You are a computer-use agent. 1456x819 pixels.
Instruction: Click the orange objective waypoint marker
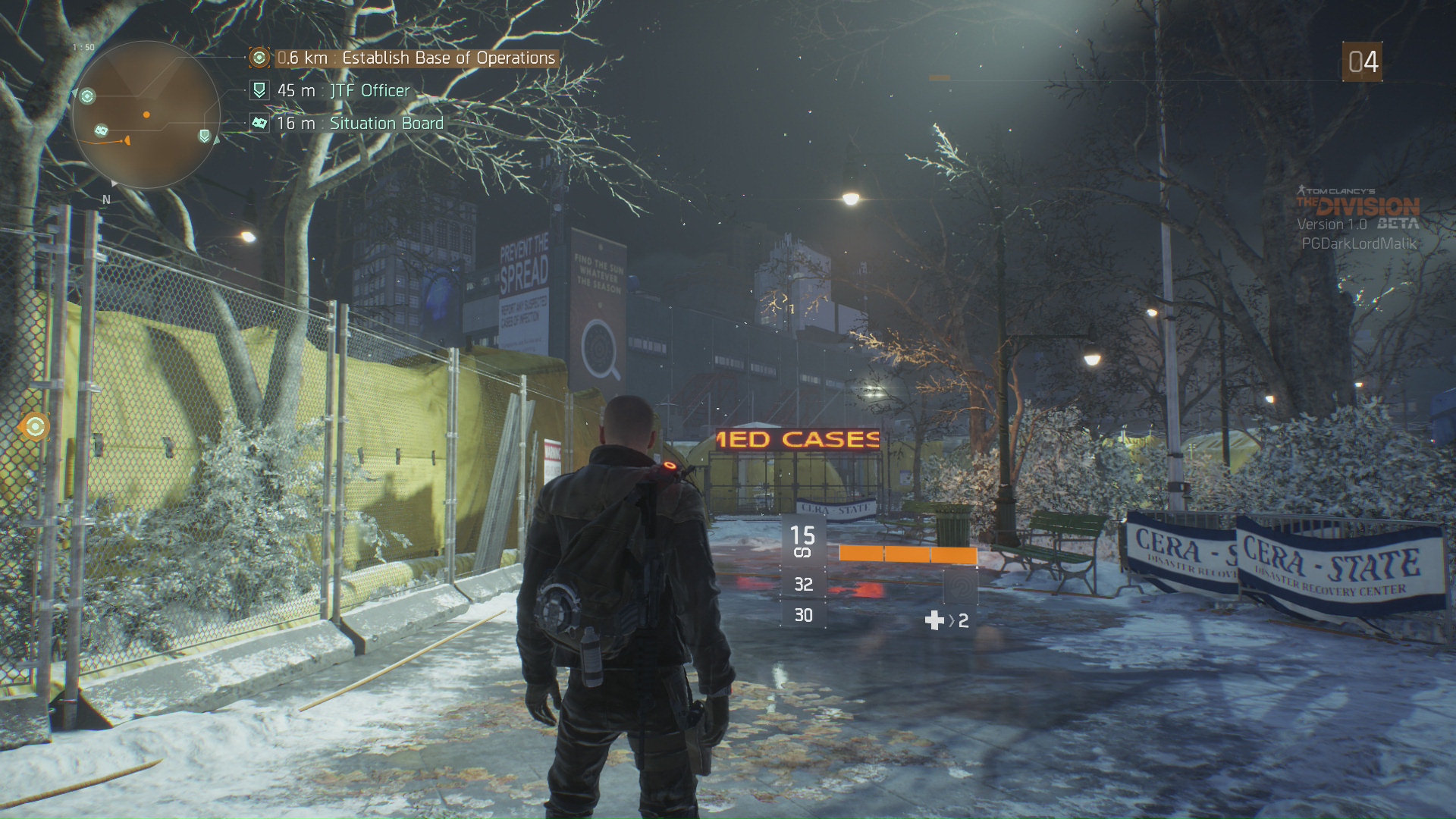tap(35, 427)
